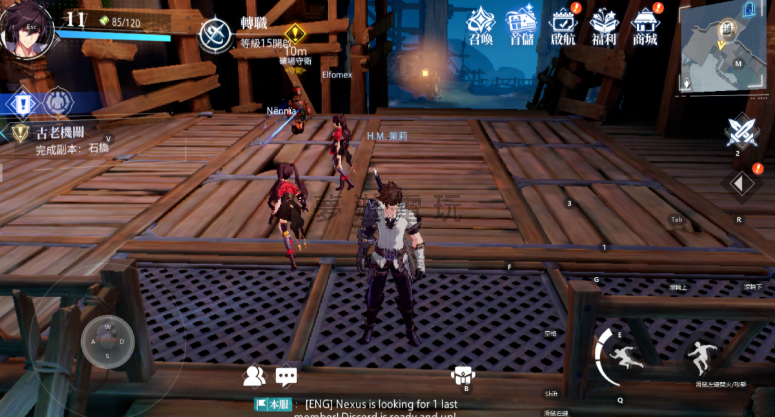Open the friends list icon
The image size is (775, 417).
[254, 376]
